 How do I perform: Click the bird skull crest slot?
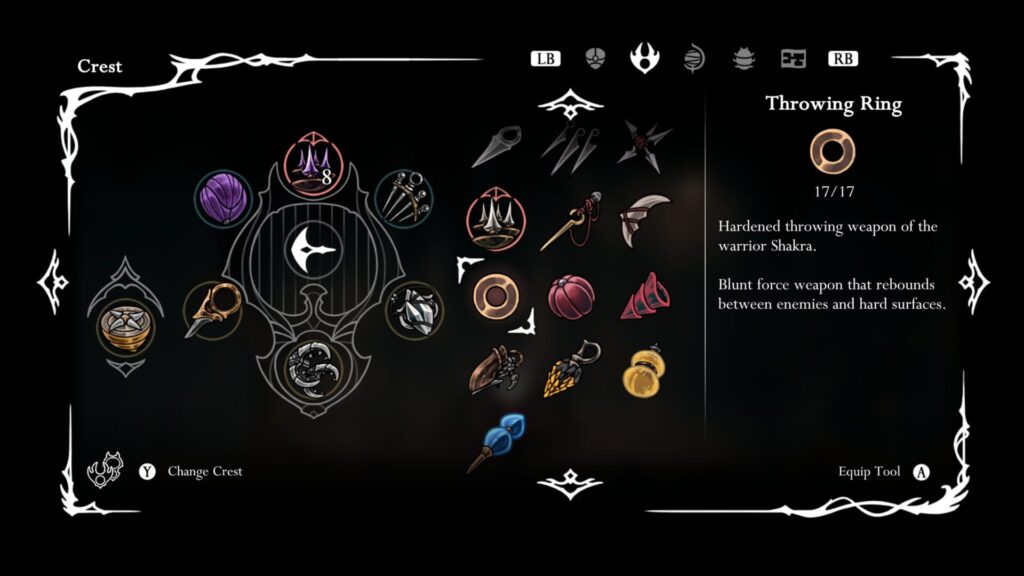pyautogui.click(x=213, y=310)
